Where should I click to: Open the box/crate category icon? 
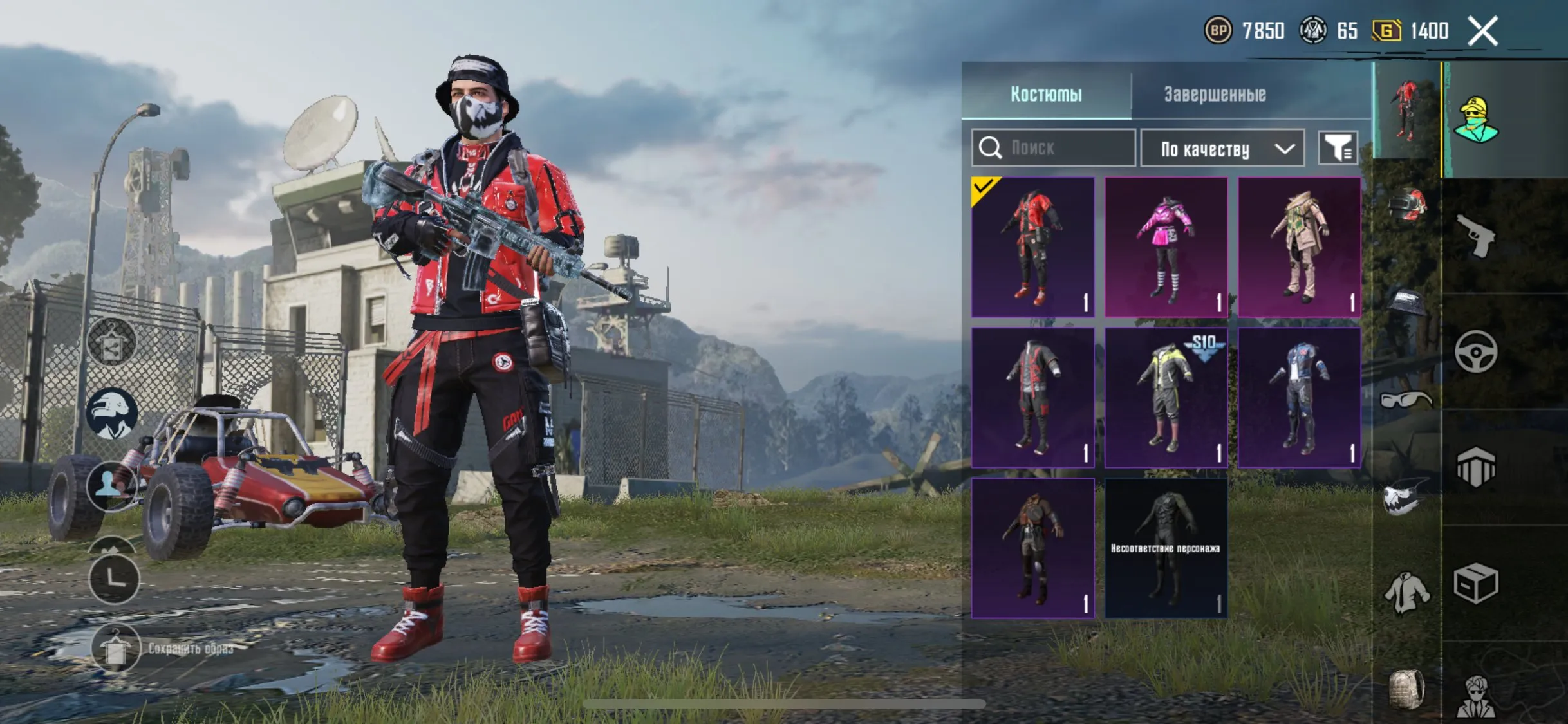[1477, 581]
